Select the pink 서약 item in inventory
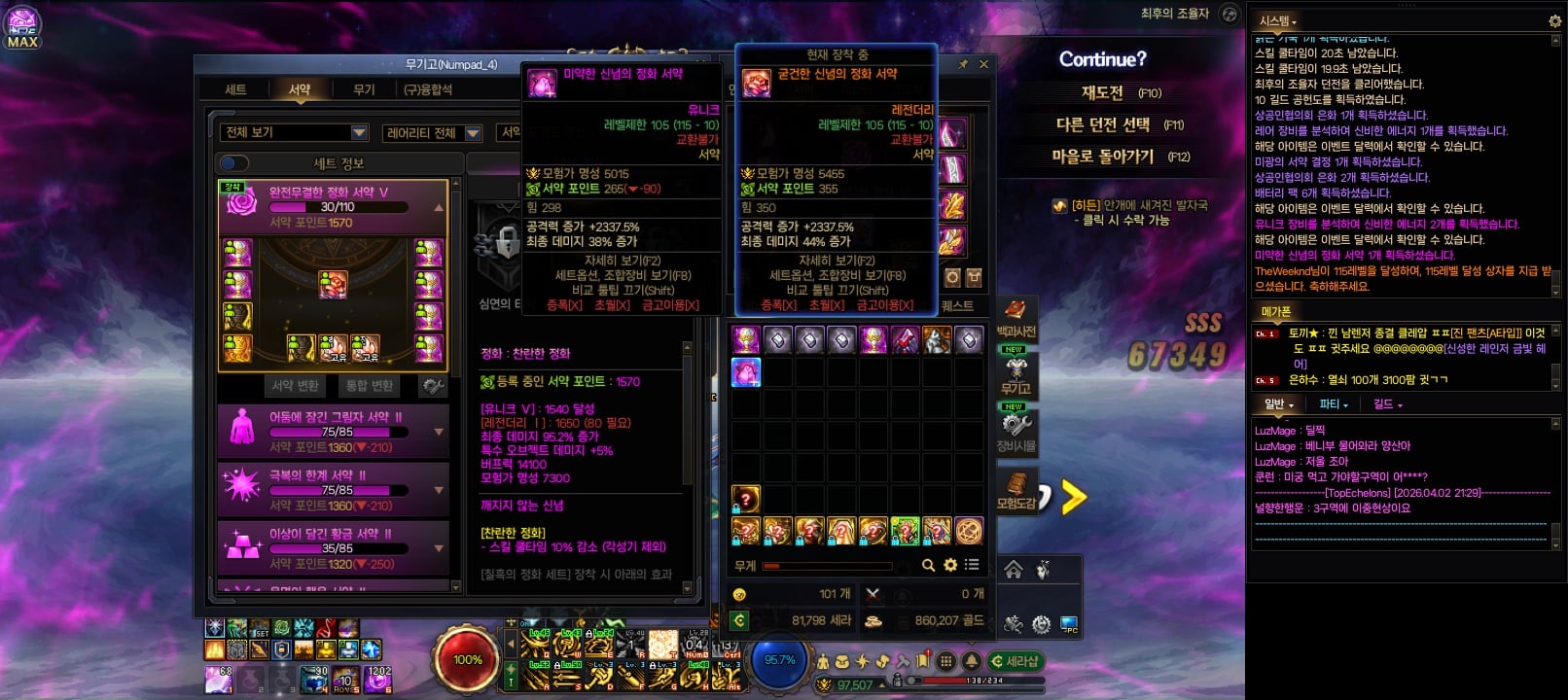Screen dimensions: 1568x700 pos(746,371)
